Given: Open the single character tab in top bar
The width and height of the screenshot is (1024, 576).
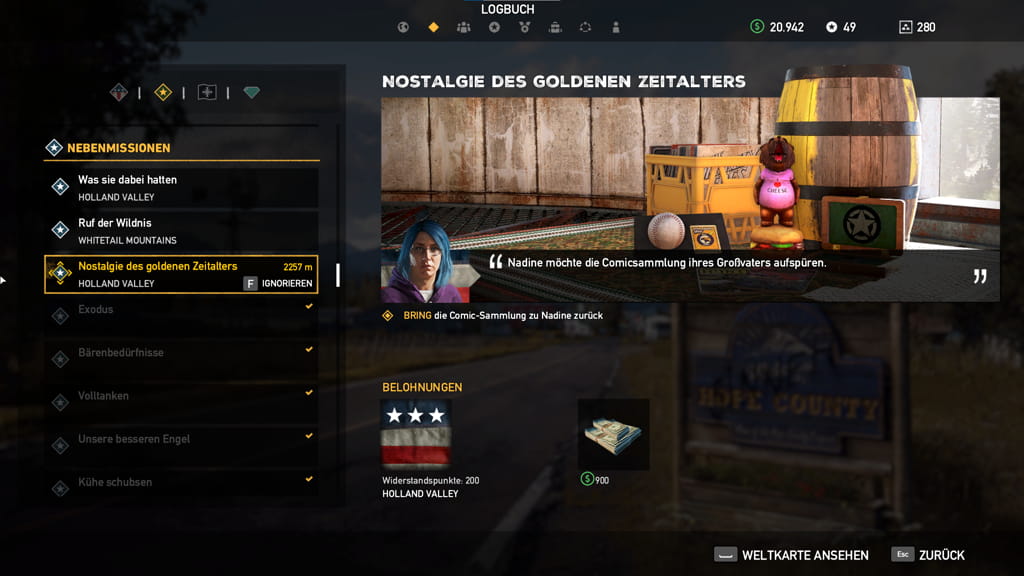Looking at the screenshot, I should pos(616,27).
